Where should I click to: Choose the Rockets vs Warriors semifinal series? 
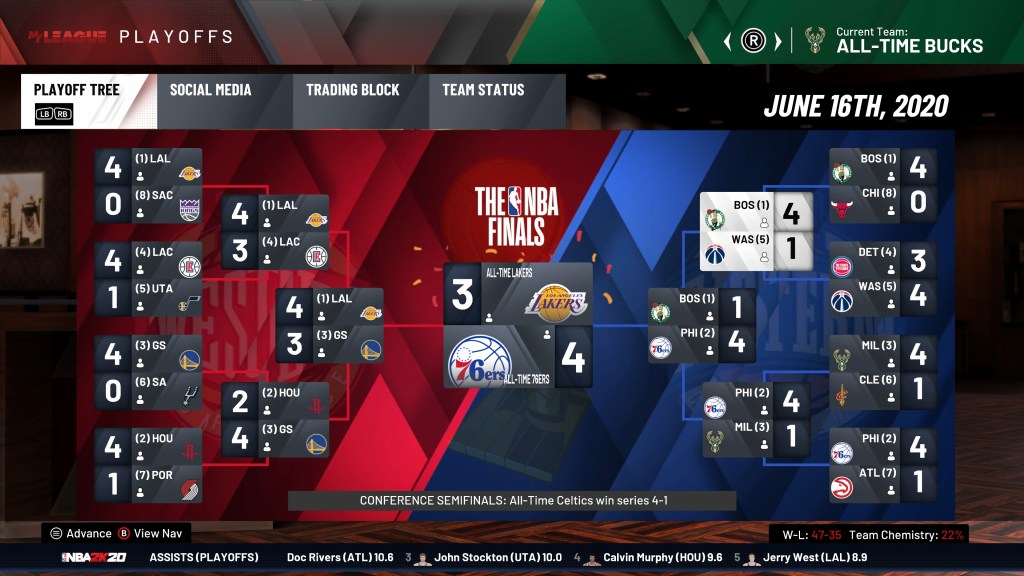275,419
